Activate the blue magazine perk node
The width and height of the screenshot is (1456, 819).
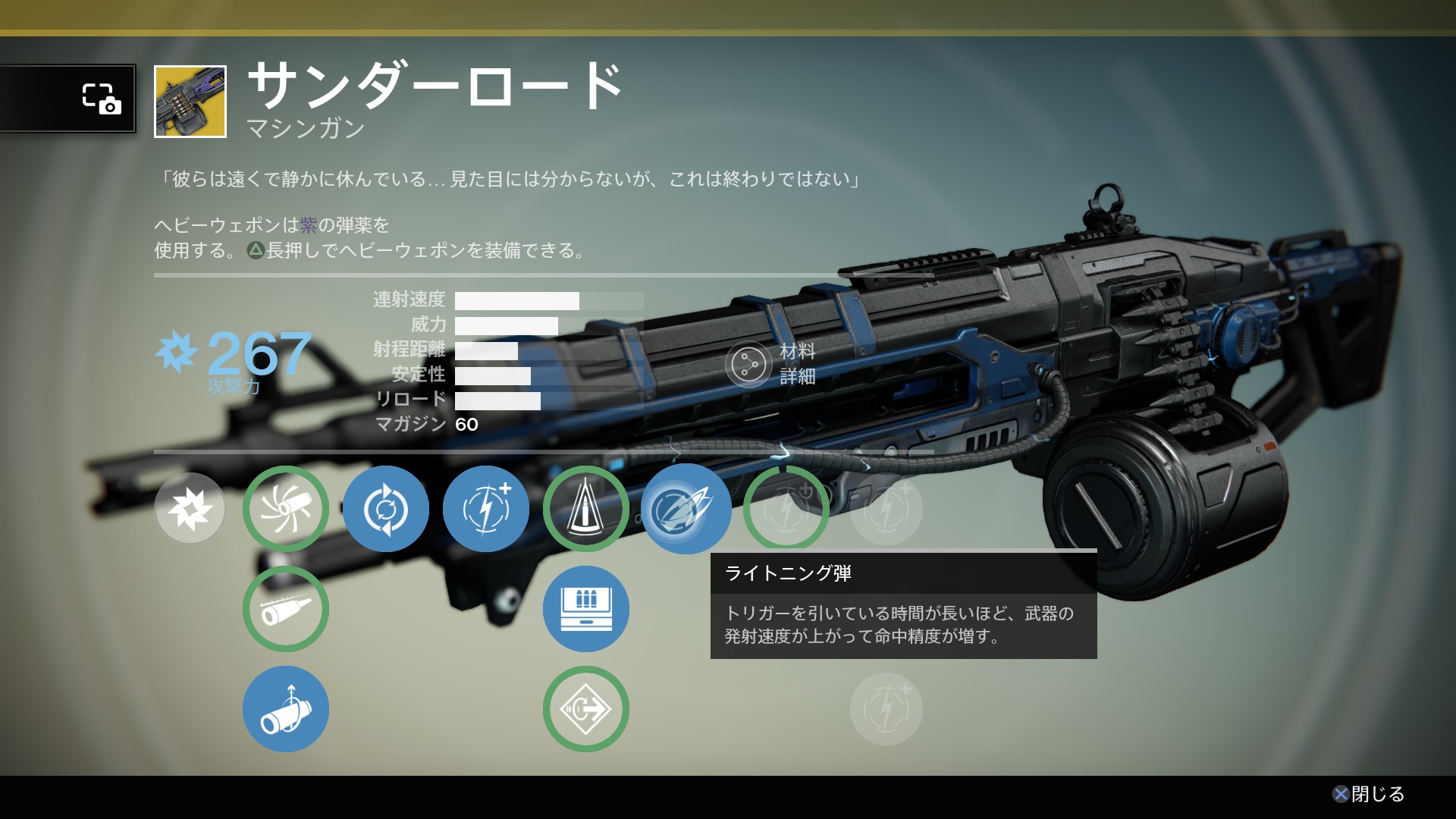coord(585,609)
